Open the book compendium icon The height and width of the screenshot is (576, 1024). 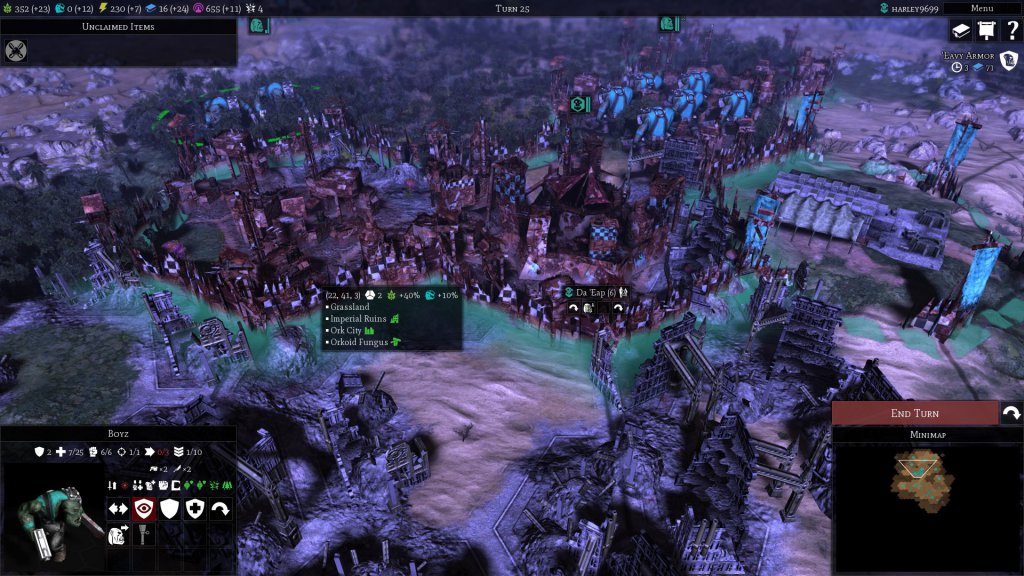(x=960, y=31)
